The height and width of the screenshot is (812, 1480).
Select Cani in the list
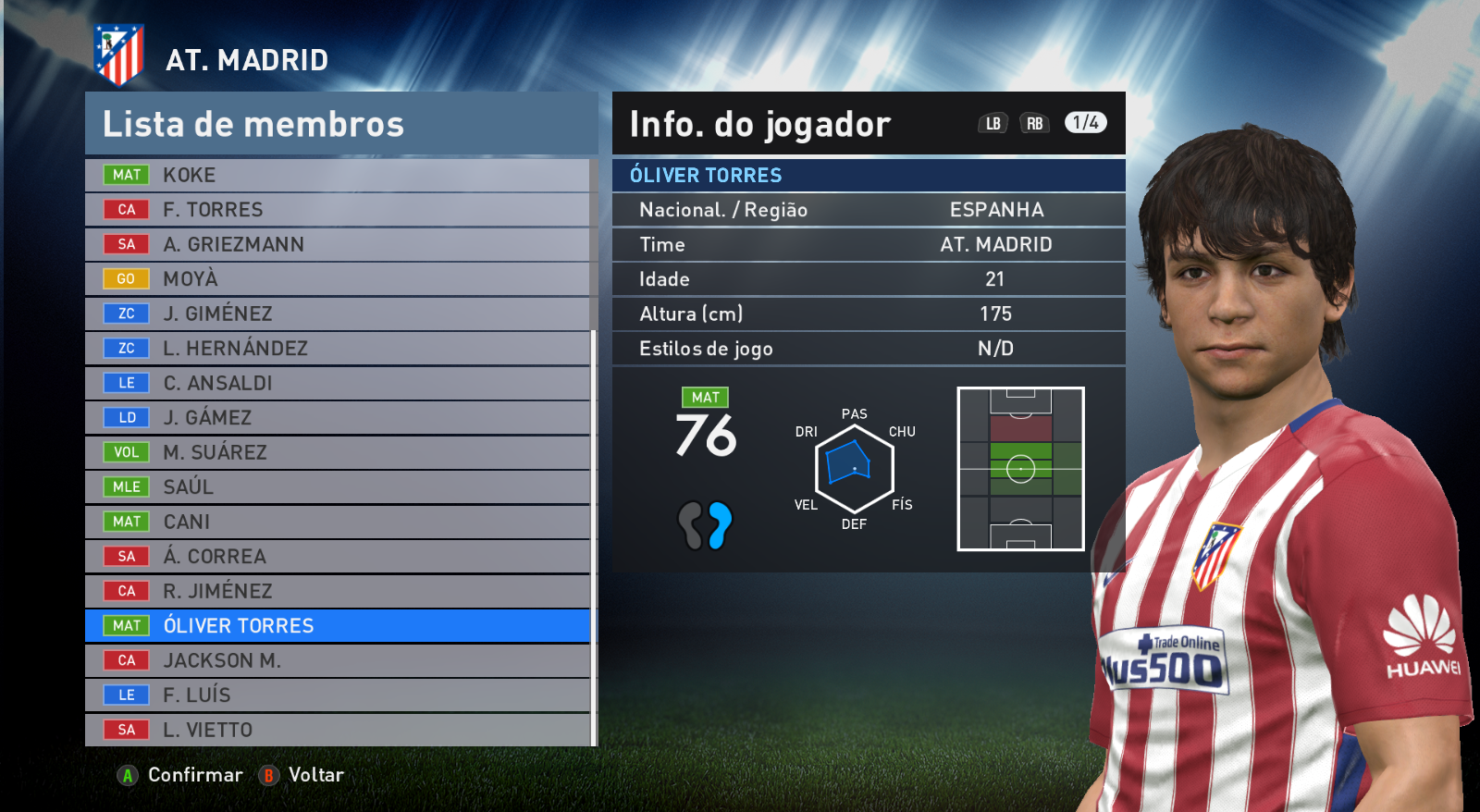[337, 522]
